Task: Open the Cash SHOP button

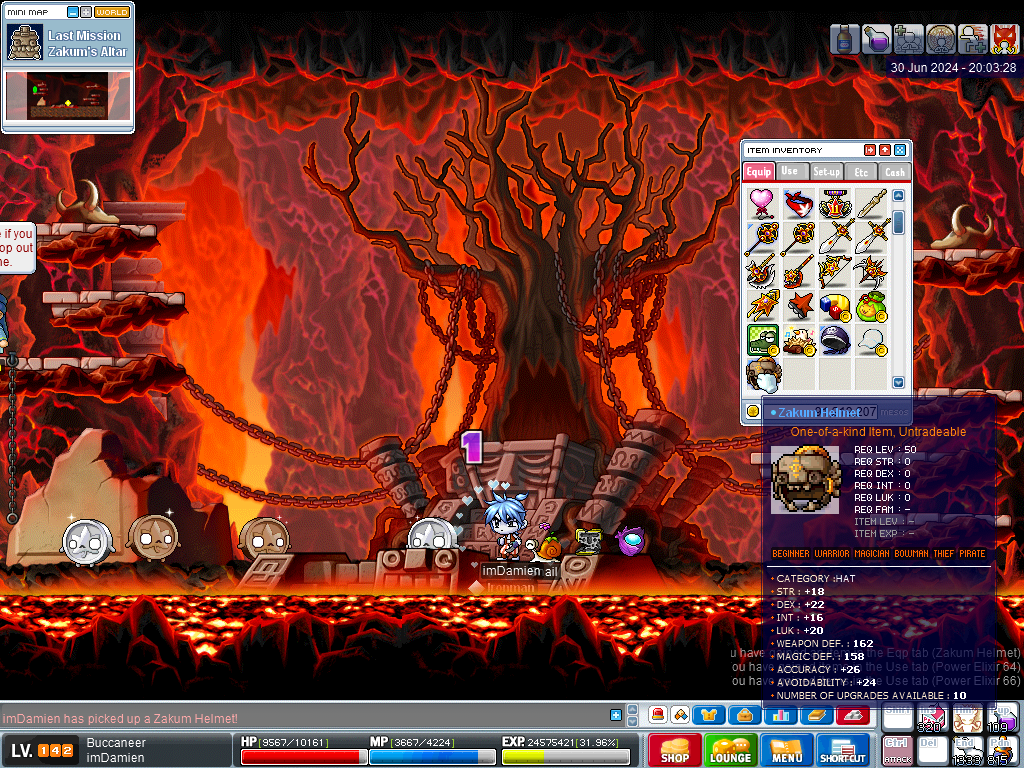Action: point(674,750)
